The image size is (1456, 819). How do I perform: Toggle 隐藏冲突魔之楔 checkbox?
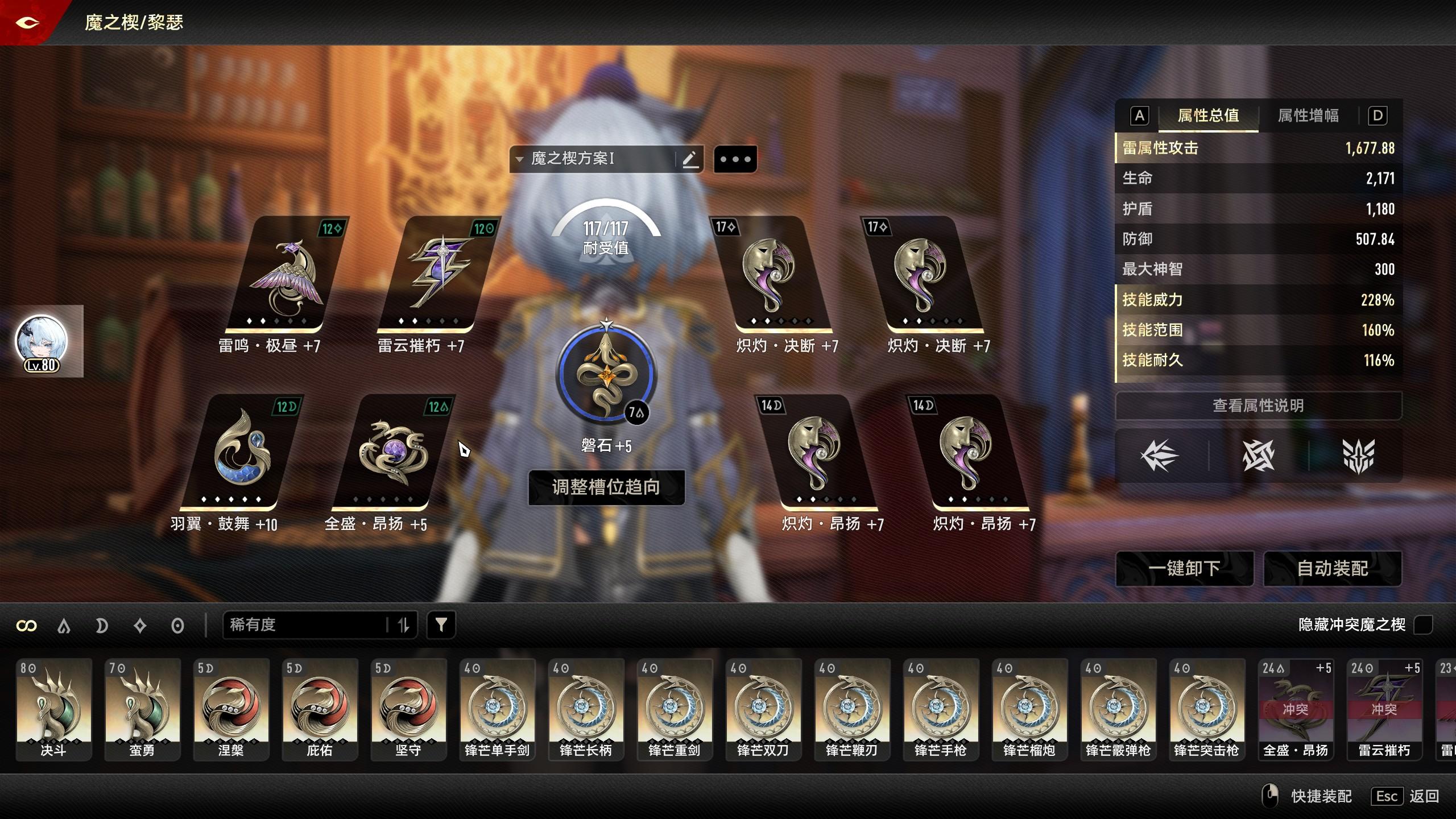[1423, 625]
